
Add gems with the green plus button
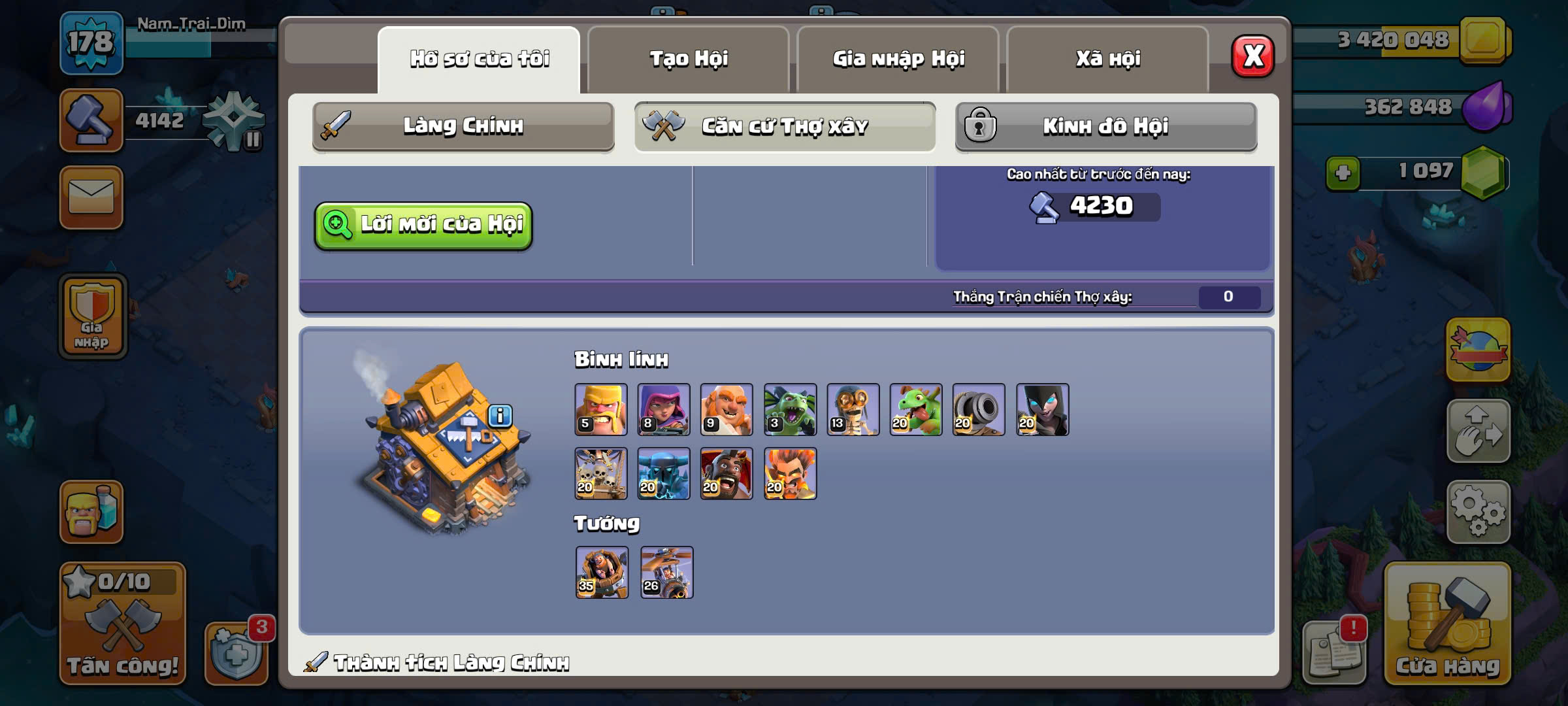[1343, 173]
